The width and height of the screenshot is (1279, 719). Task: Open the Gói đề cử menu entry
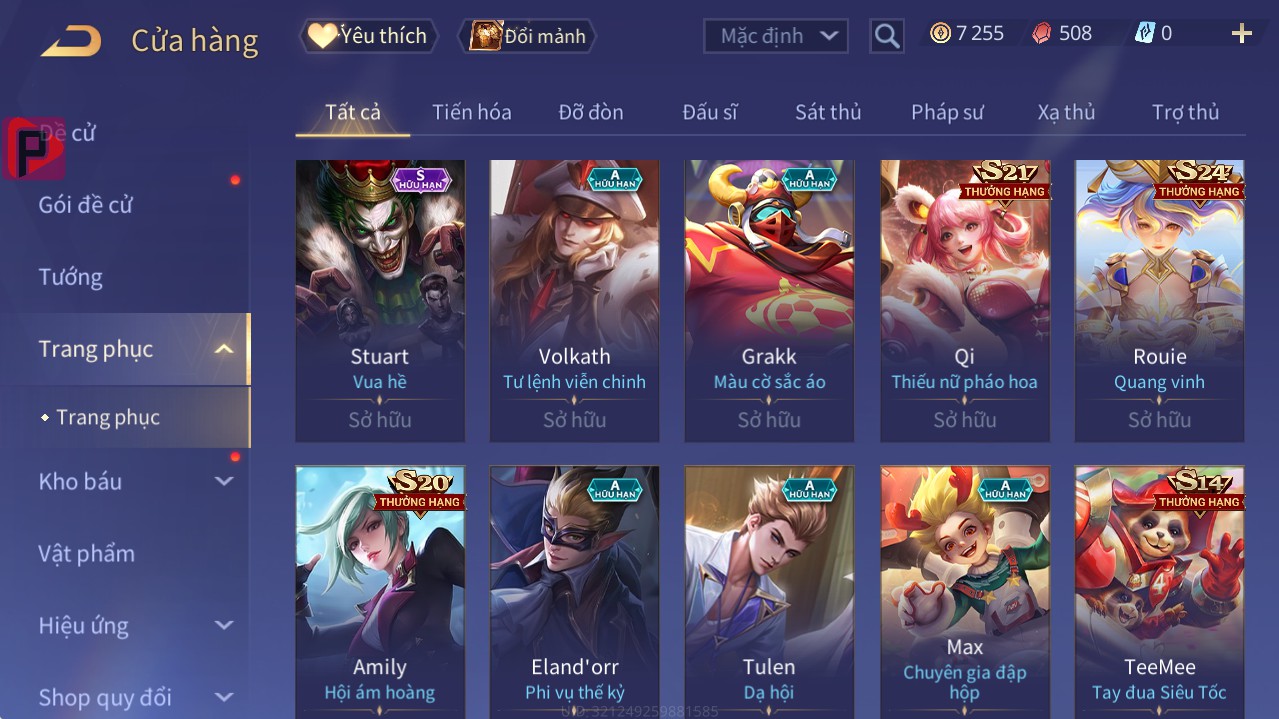pyautogui.click(x=86, y=205)
